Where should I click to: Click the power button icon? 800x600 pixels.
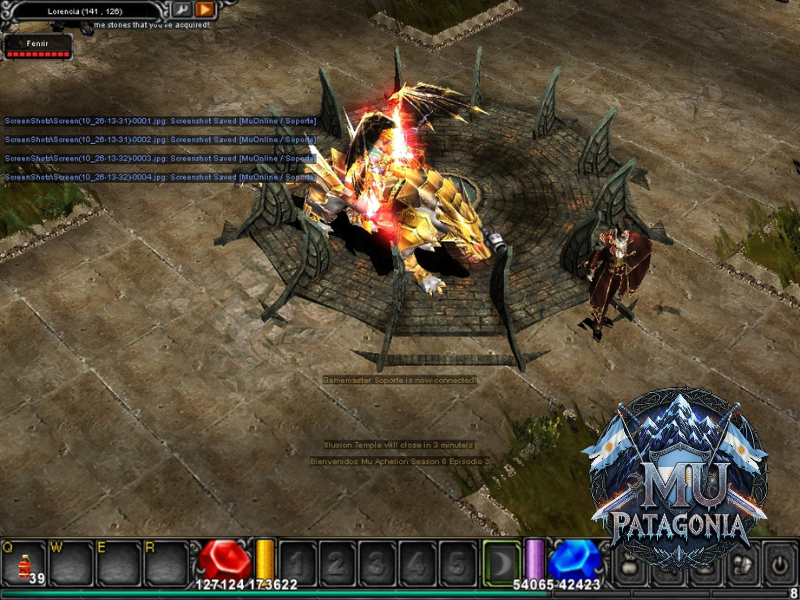click(x=778, y=564)
